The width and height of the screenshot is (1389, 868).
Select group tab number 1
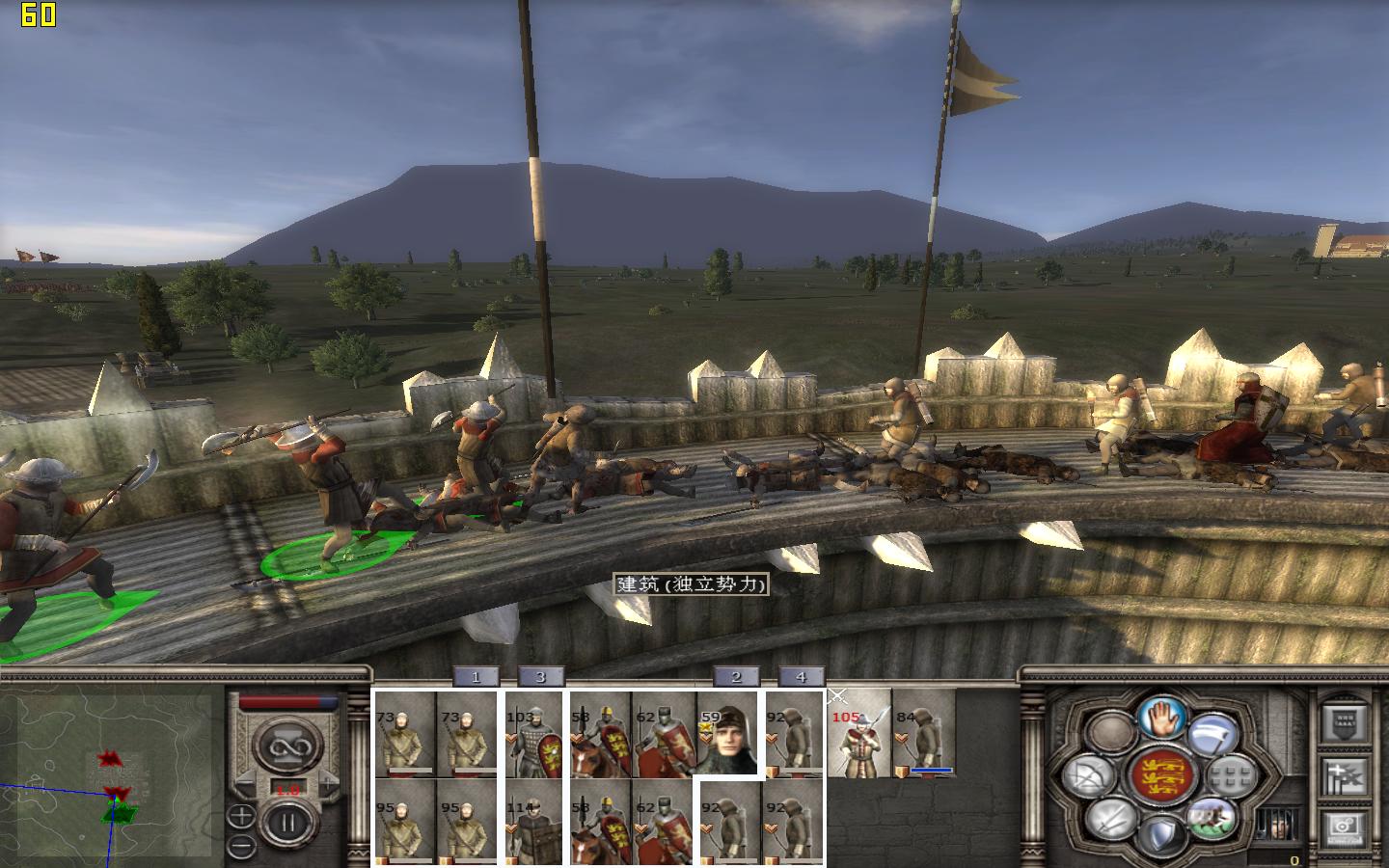[x=476, y=677]
